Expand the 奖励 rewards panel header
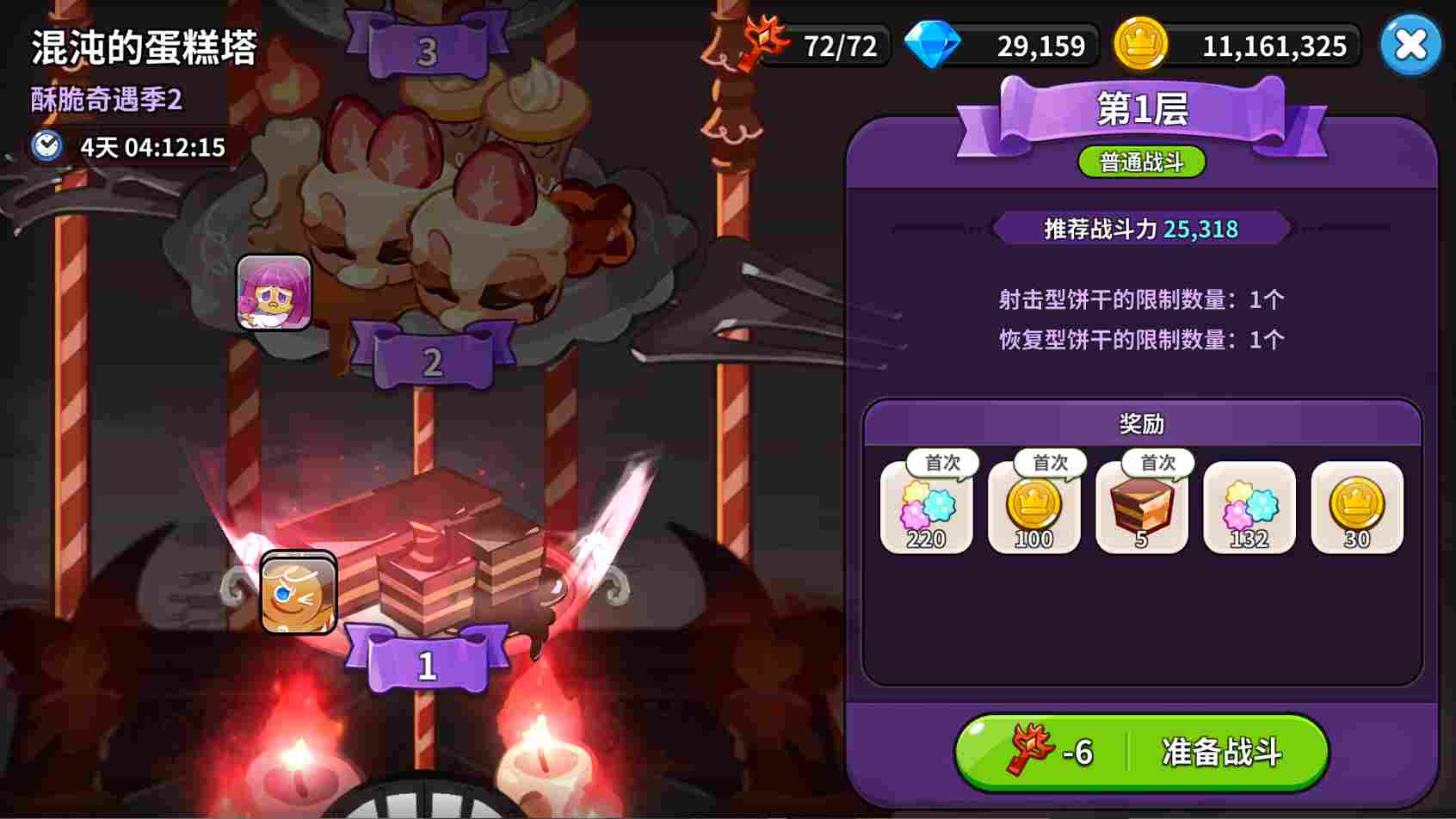The height and width of the screenshot is (819, 1456). pyautogui.click(x=1143, y=423)
